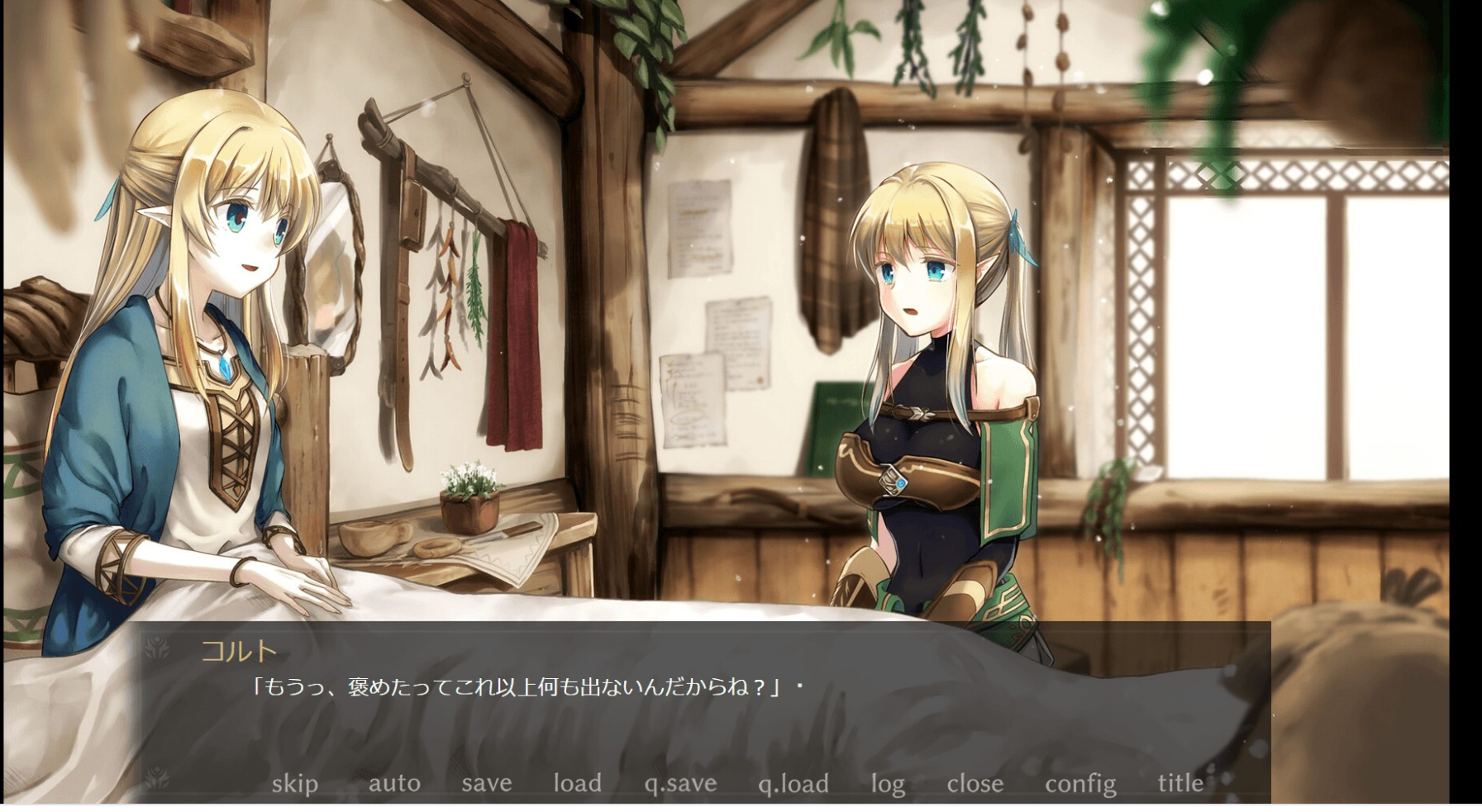
Task: Open the save screen
Action: click(485, 783)
